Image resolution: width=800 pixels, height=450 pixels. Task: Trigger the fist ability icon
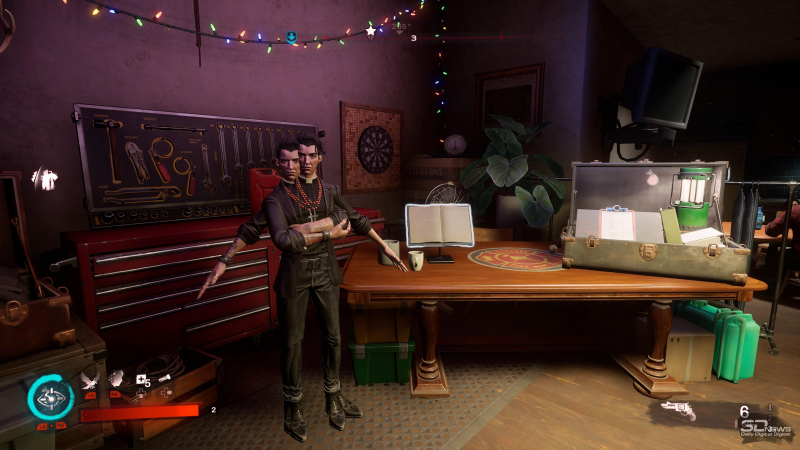point(116,378)
